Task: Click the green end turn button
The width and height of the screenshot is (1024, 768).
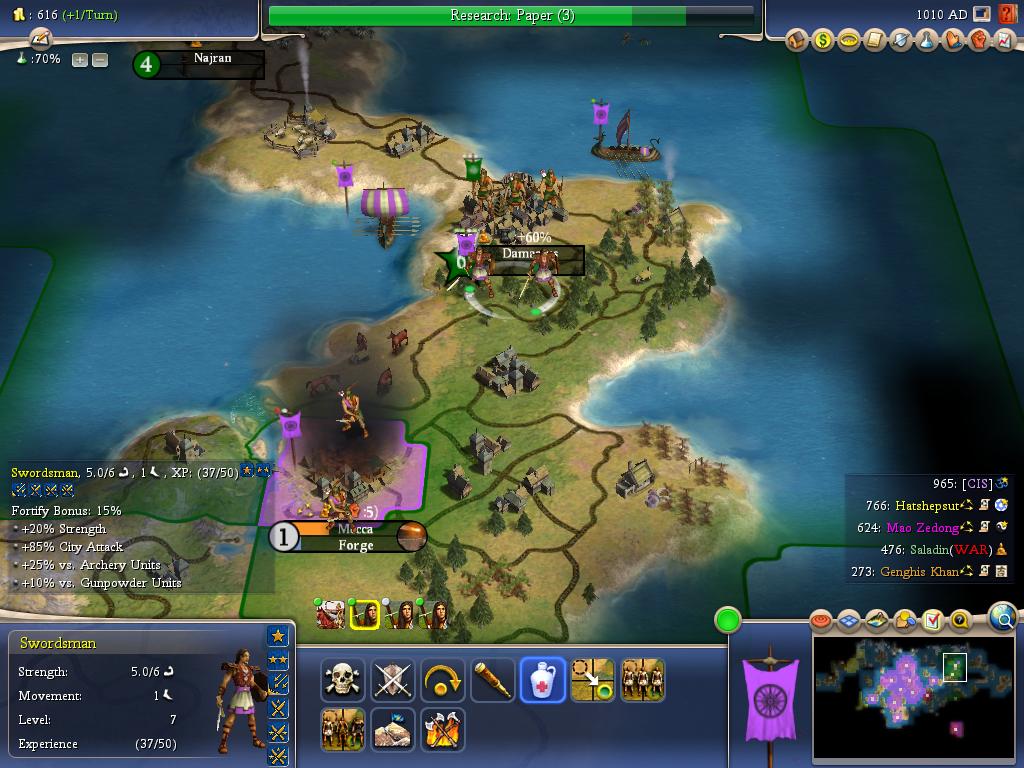Action: pyautogui.click(x=727, y=620)
